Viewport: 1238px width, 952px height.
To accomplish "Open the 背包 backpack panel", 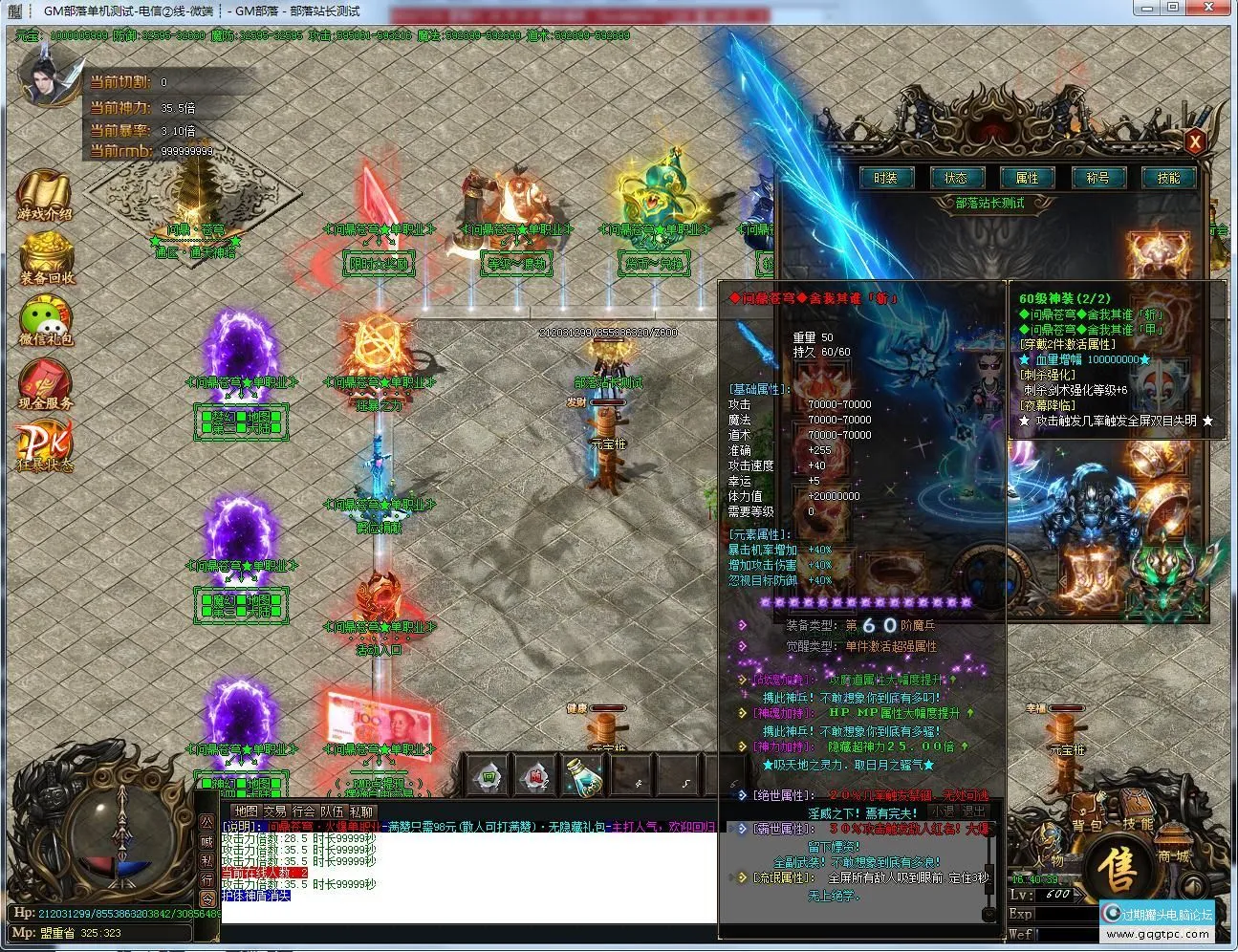I will tap(1087, 811).
